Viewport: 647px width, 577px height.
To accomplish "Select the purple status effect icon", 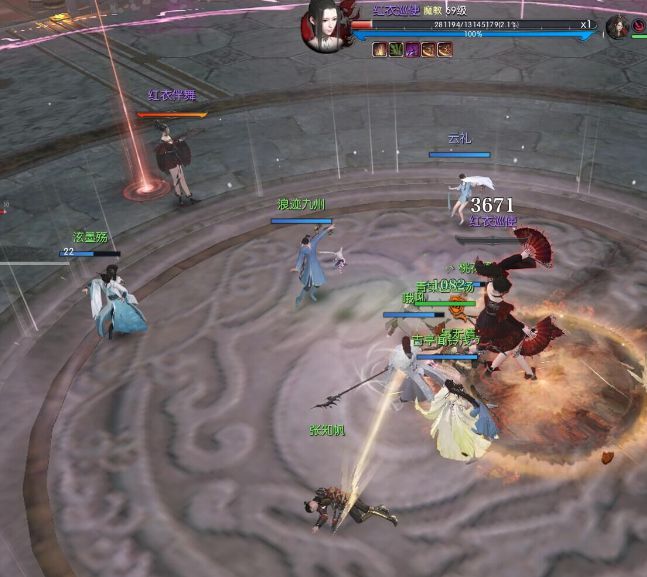I will (x=412, y=49).
